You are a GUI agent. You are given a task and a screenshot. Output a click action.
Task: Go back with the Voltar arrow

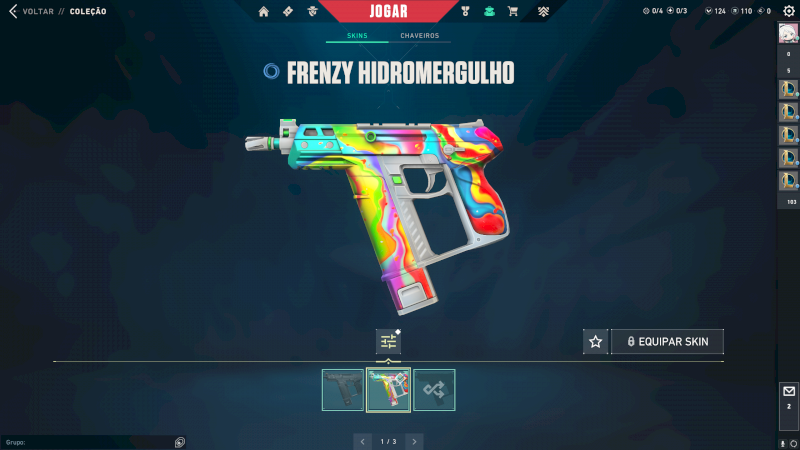pyautogui.click(x=12, y=12)
